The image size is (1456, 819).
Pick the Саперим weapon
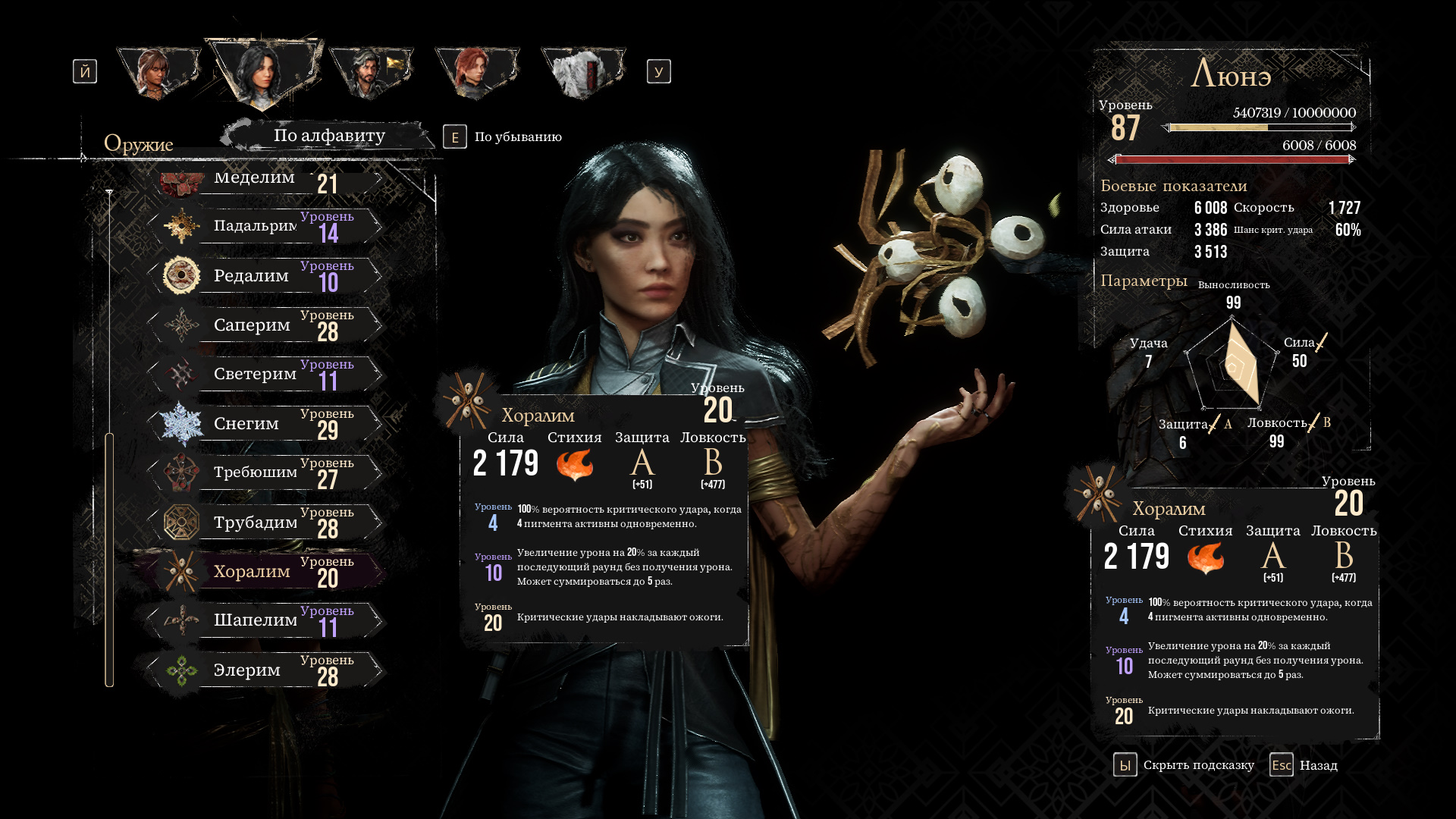coord(258,325)
